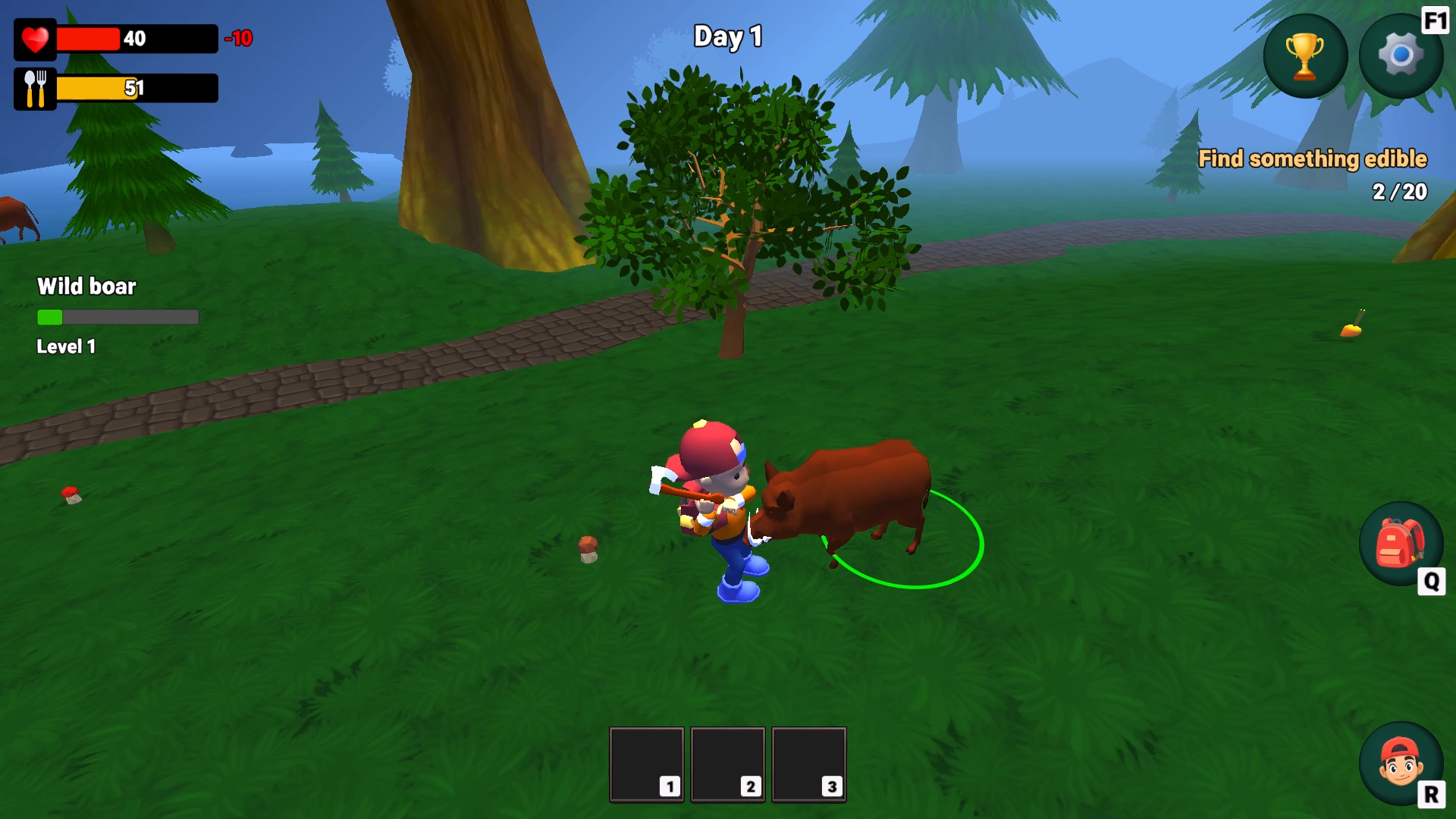Open the backpack inventory with Q shortcut

pos(1401,544)
